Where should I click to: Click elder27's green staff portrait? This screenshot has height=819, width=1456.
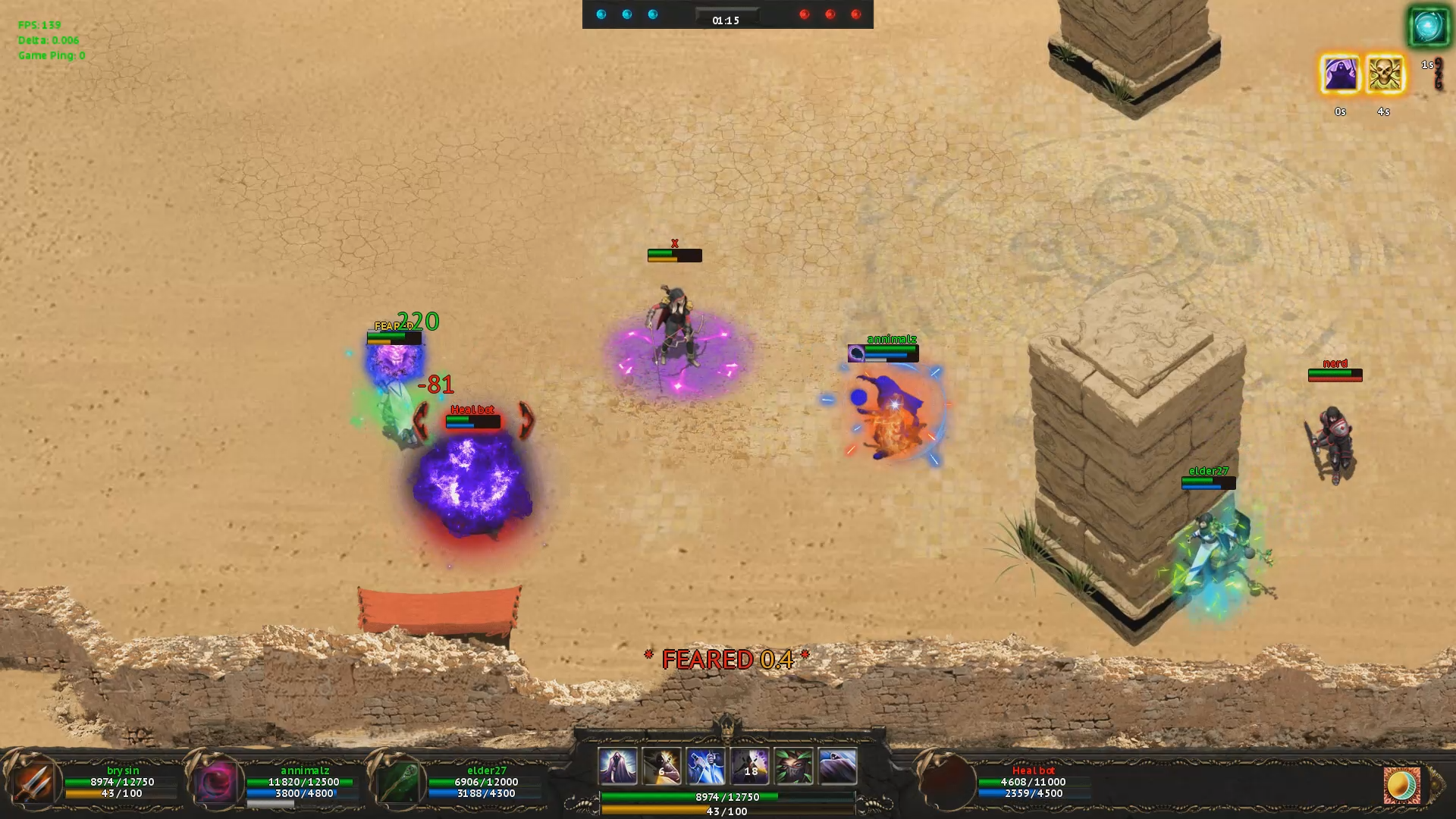tap(397, 783)
